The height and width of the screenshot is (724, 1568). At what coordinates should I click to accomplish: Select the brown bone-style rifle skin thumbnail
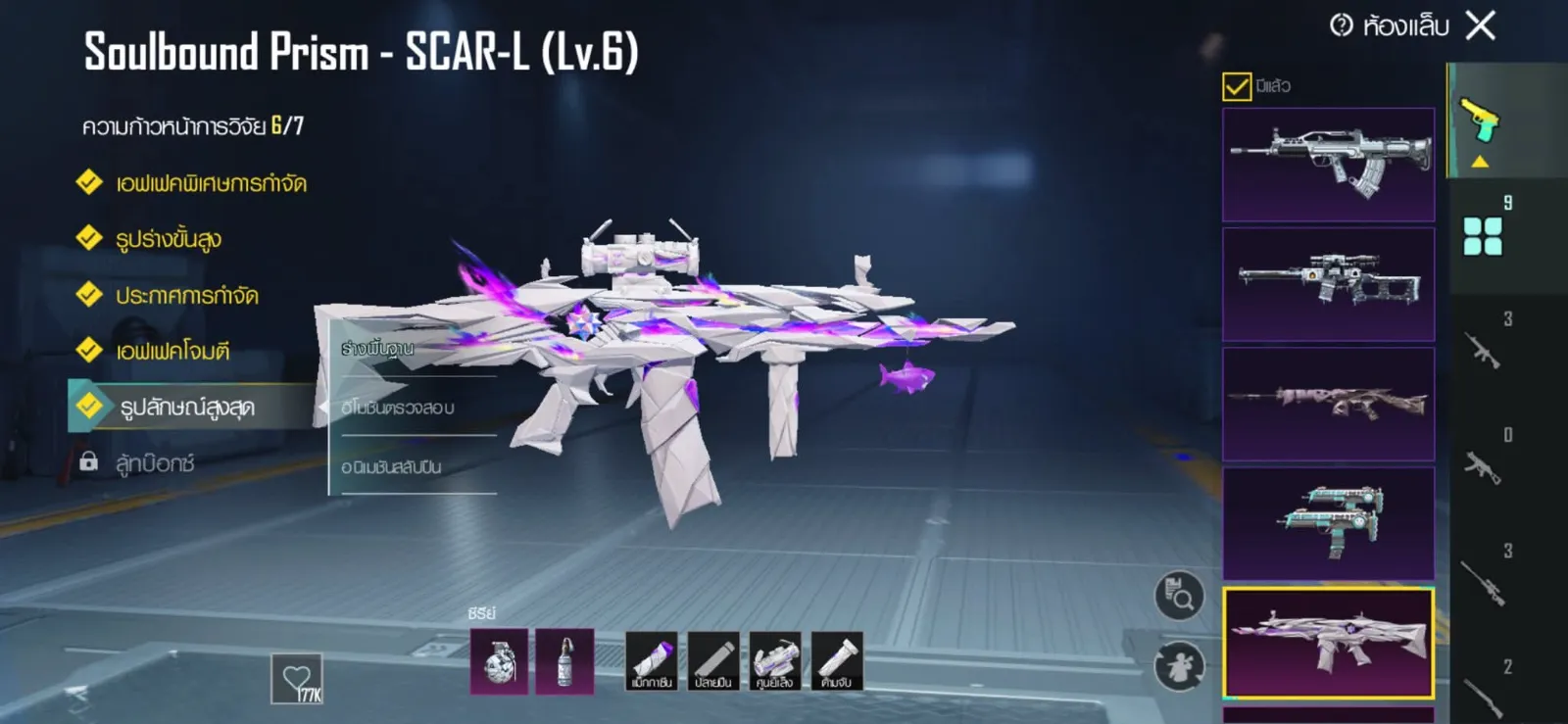[1328, 404]
